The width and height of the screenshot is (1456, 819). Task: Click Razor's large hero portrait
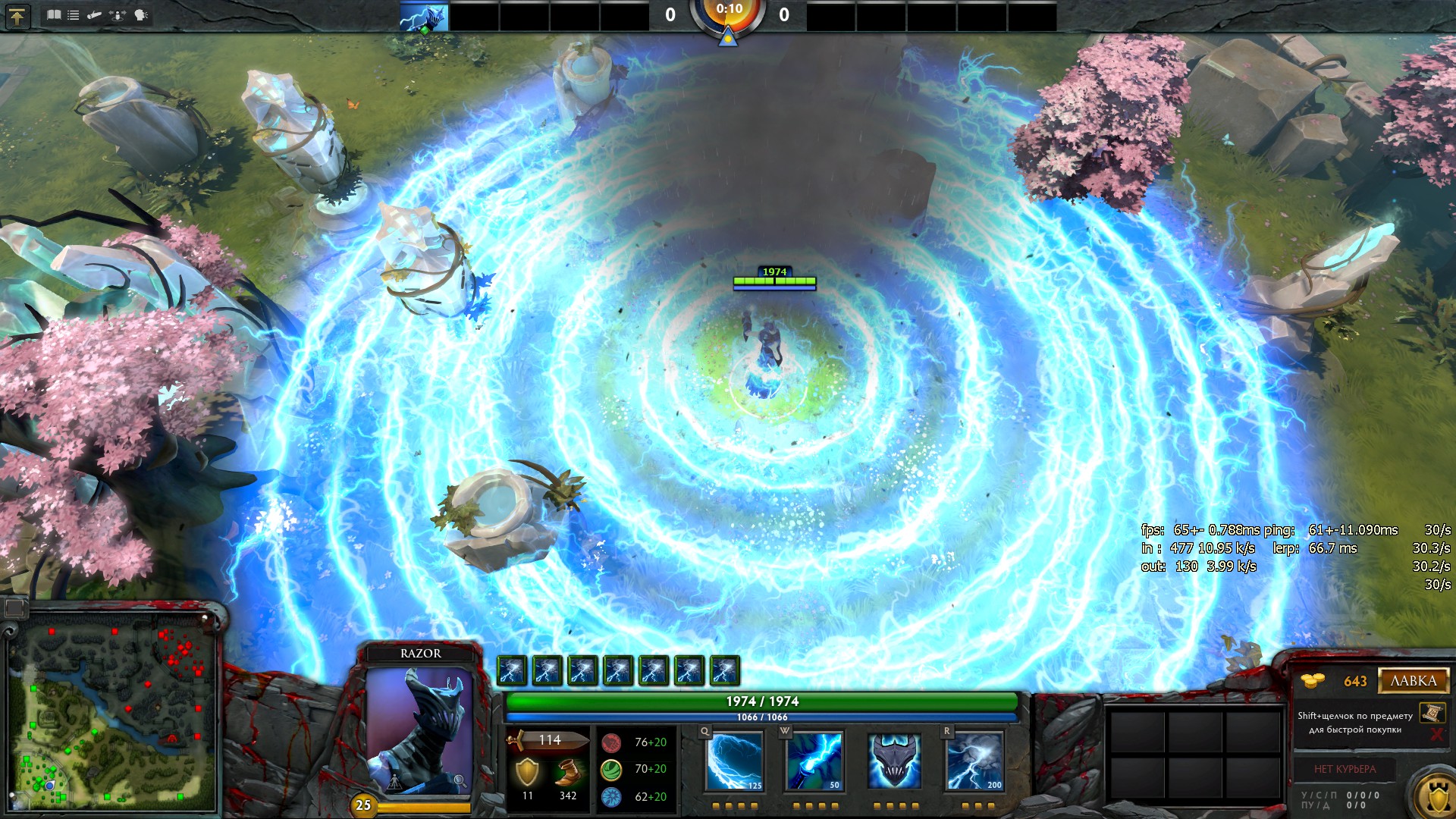(x=419, y=730)
